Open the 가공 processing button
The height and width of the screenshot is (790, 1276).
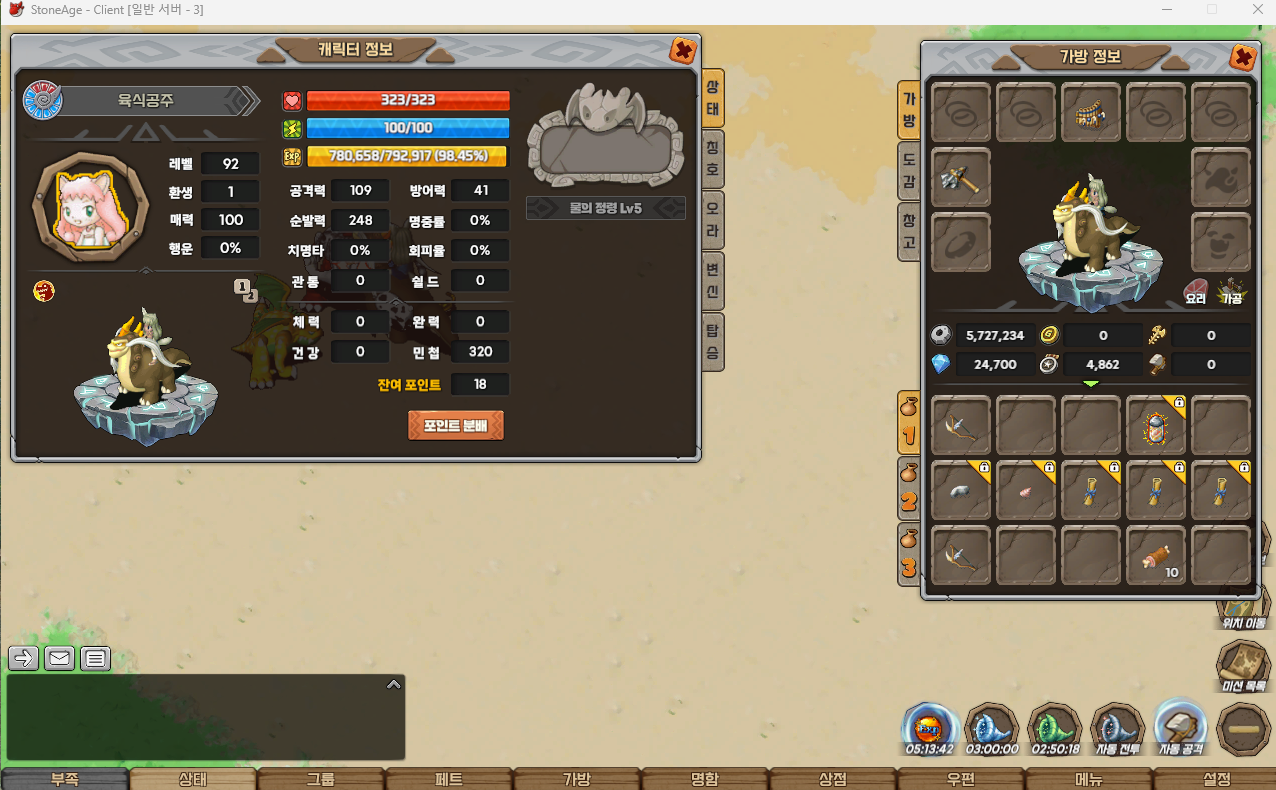point(1231,290)
